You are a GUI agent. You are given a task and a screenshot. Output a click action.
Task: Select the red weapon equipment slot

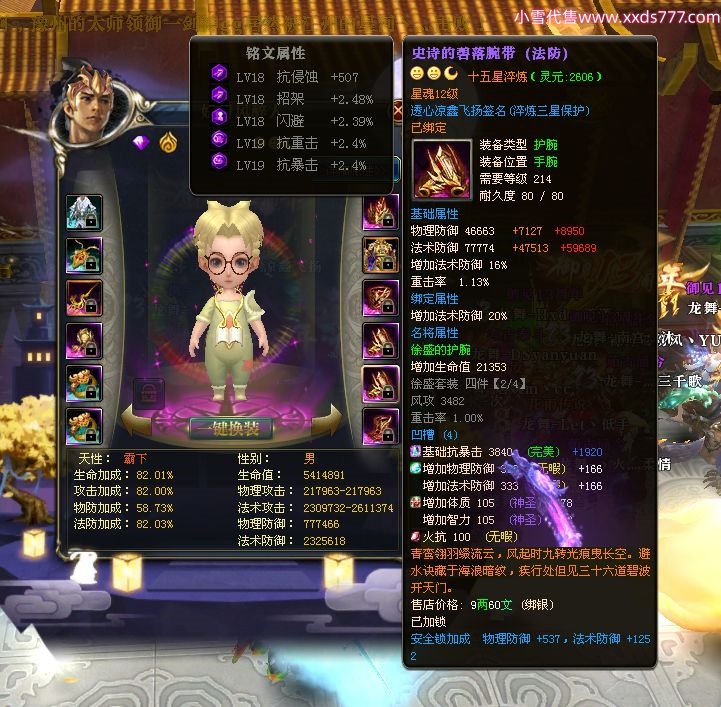click(84, 298)
